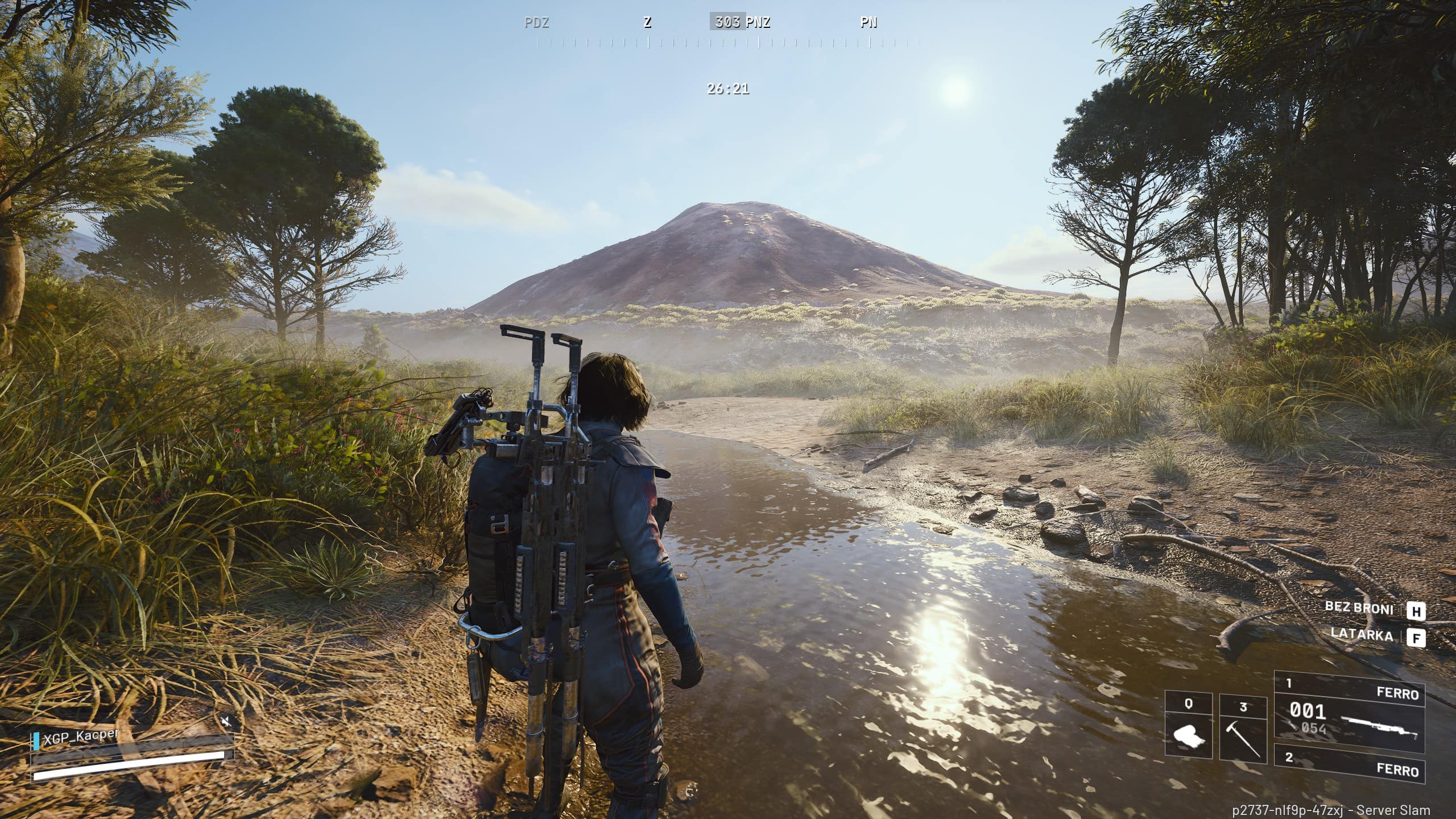
Task: Click the XGP_Kacper player name tag
Action: tap(81, 737)
